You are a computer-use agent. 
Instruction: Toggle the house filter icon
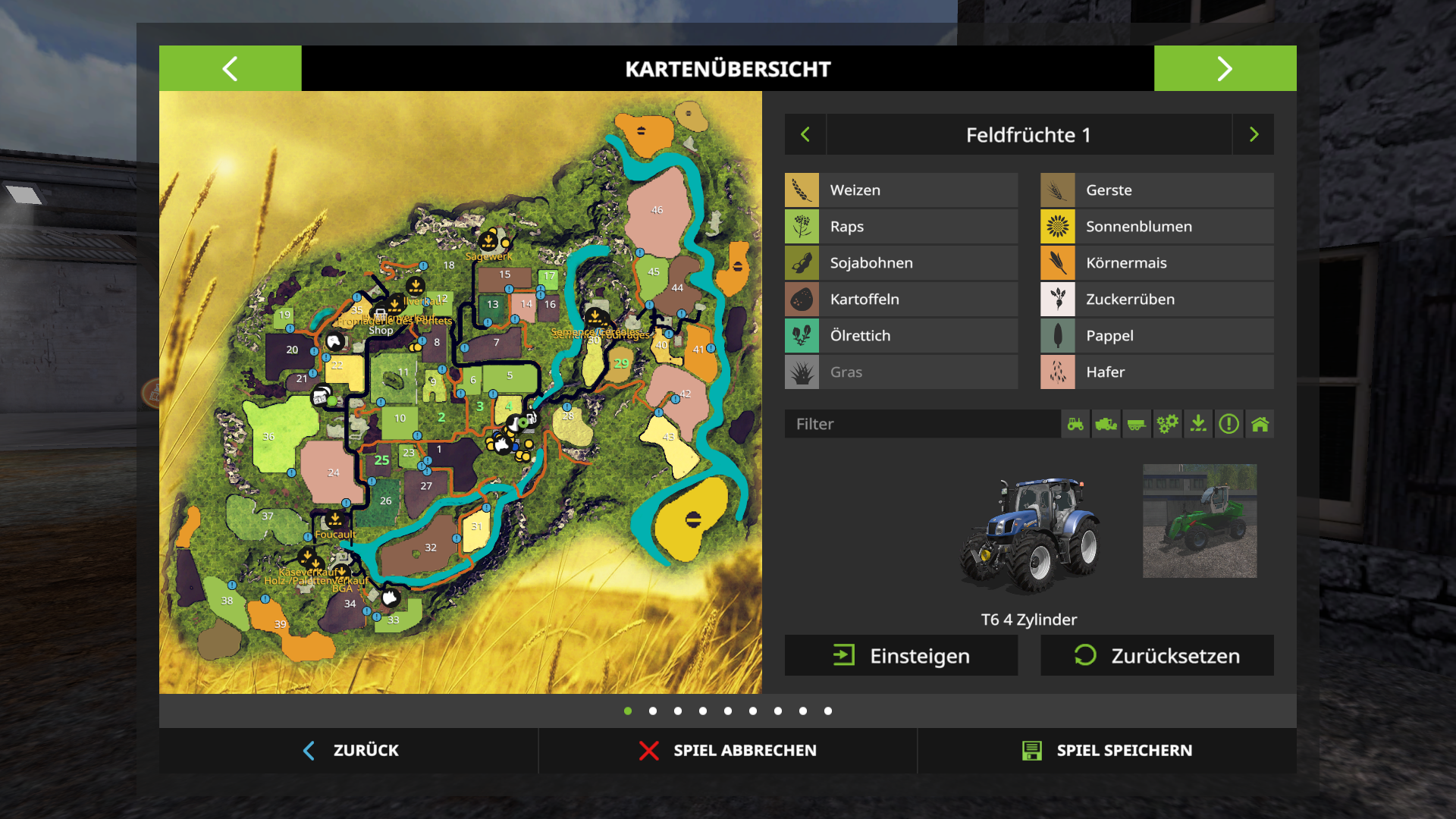click(1260, 424)
